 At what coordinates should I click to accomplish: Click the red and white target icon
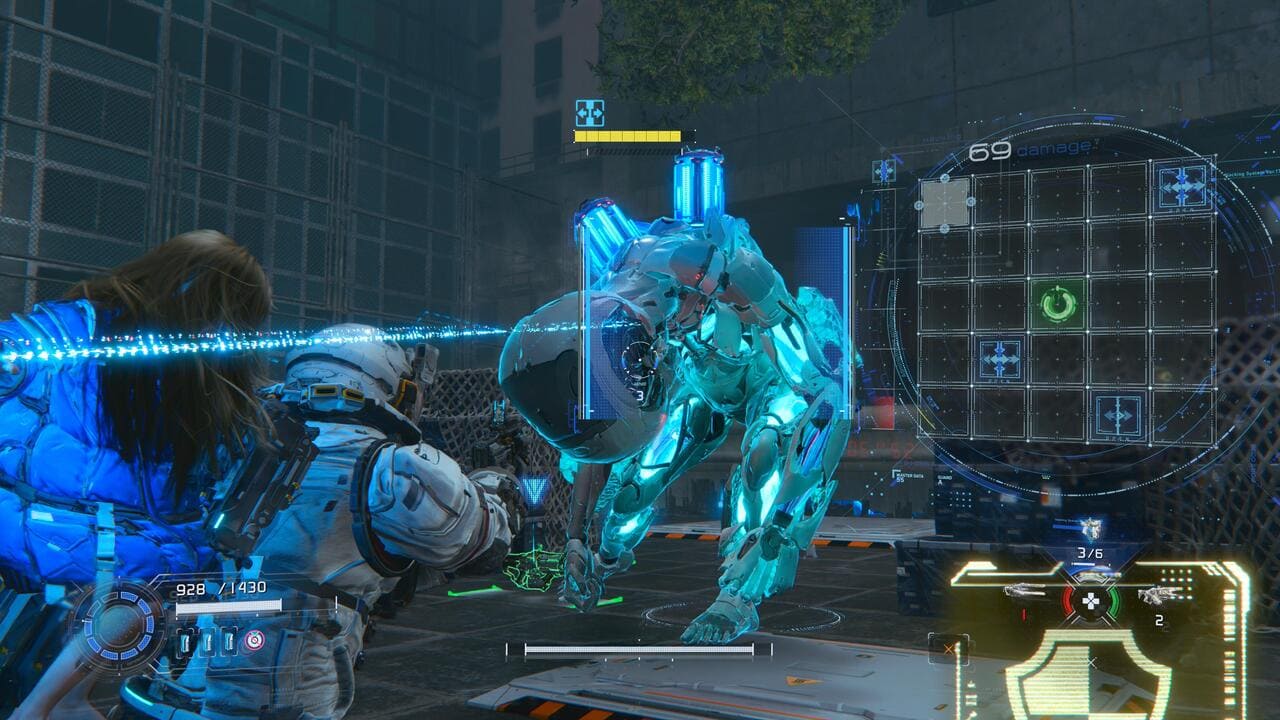[x=254, y=641]
